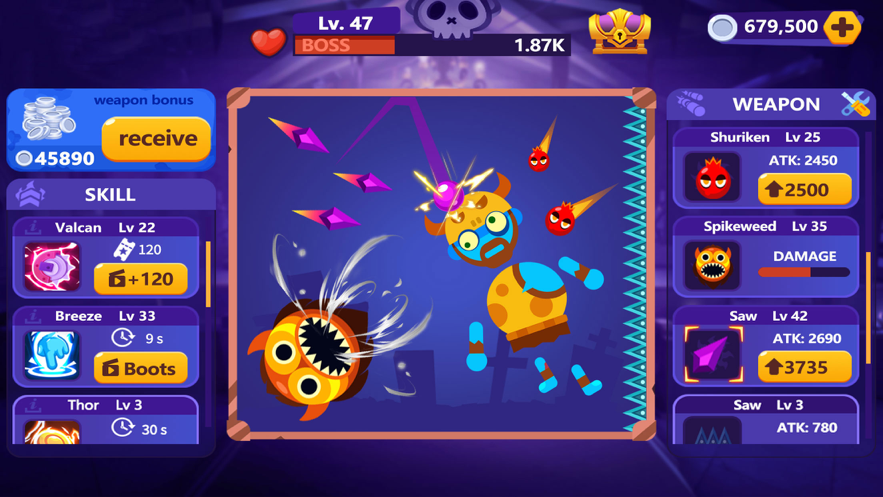Tap the Breeze Boots button

point(141,368)
